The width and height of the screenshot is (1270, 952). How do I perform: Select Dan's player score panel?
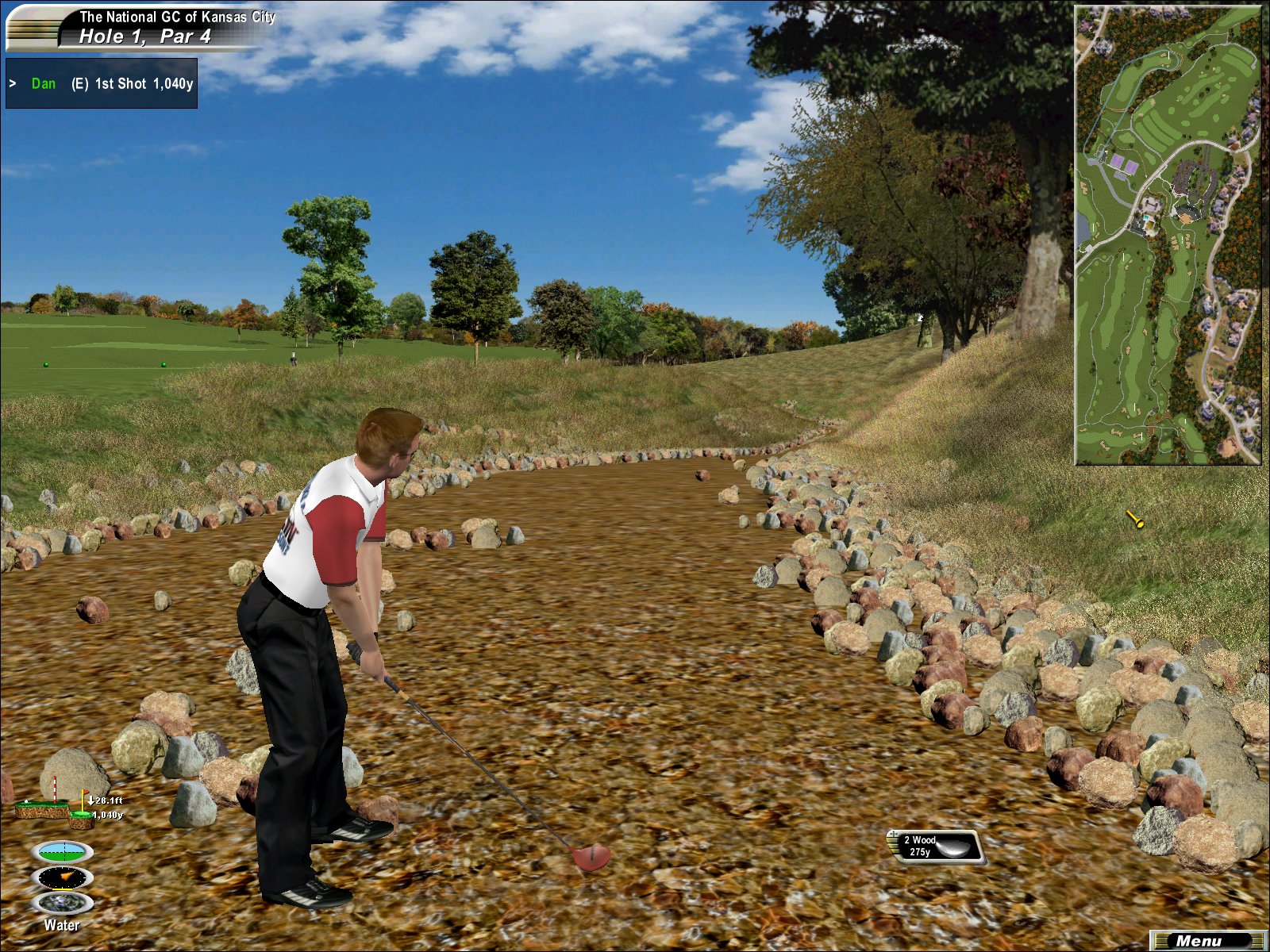(102, 83)
